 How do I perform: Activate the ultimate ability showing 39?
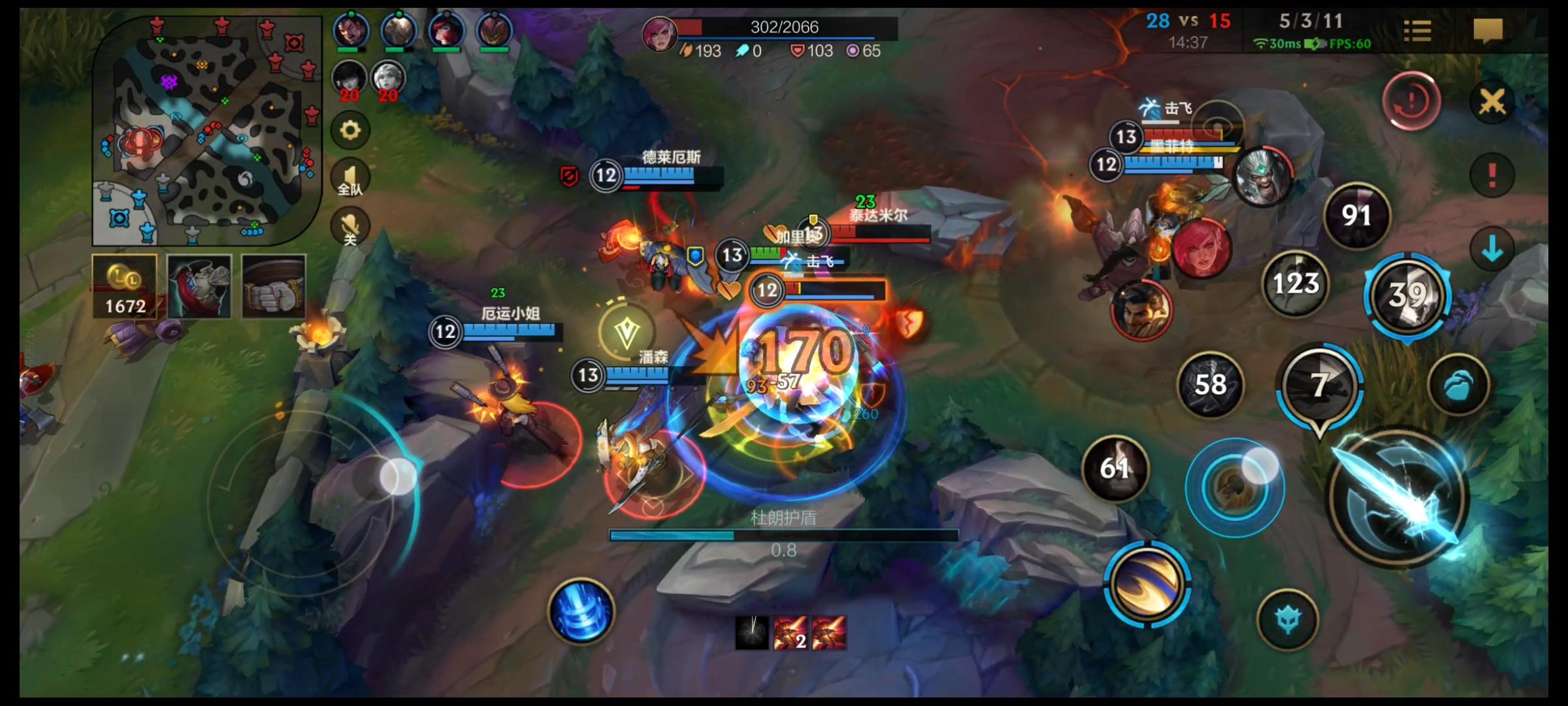point(1407,295)
